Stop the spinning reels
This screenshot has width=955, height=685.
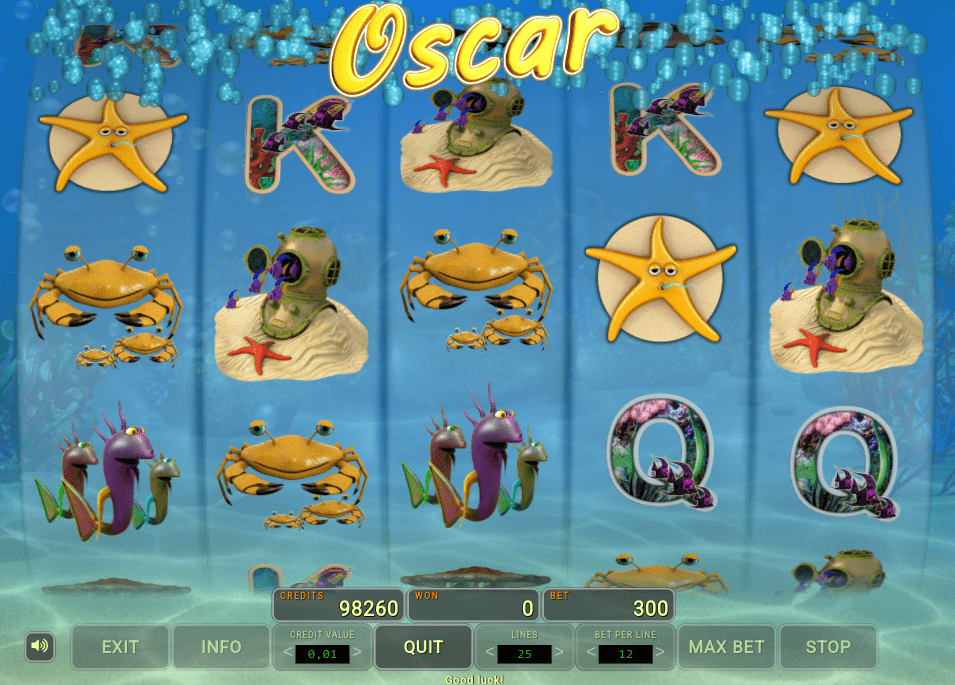828,647
